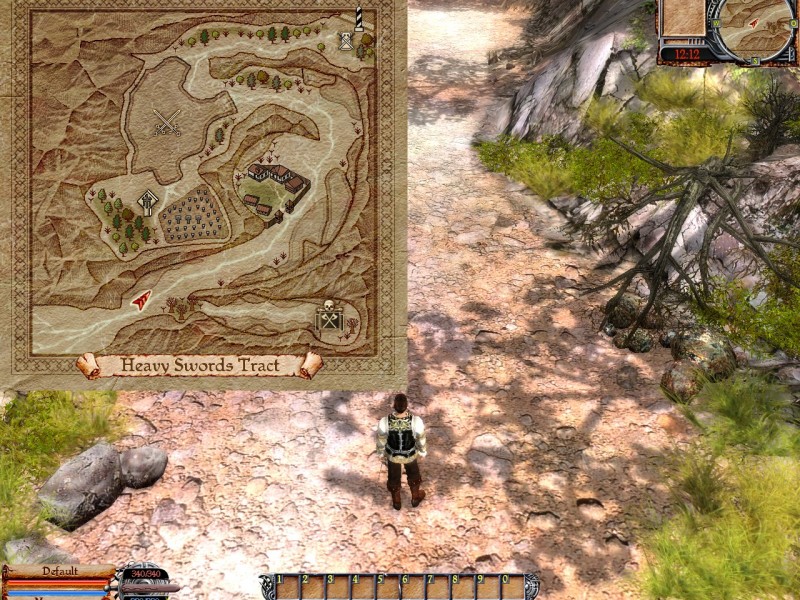Click the graveyard plot on the map
Viewport: 800px width, 600px height.
[x=194, y=213]
